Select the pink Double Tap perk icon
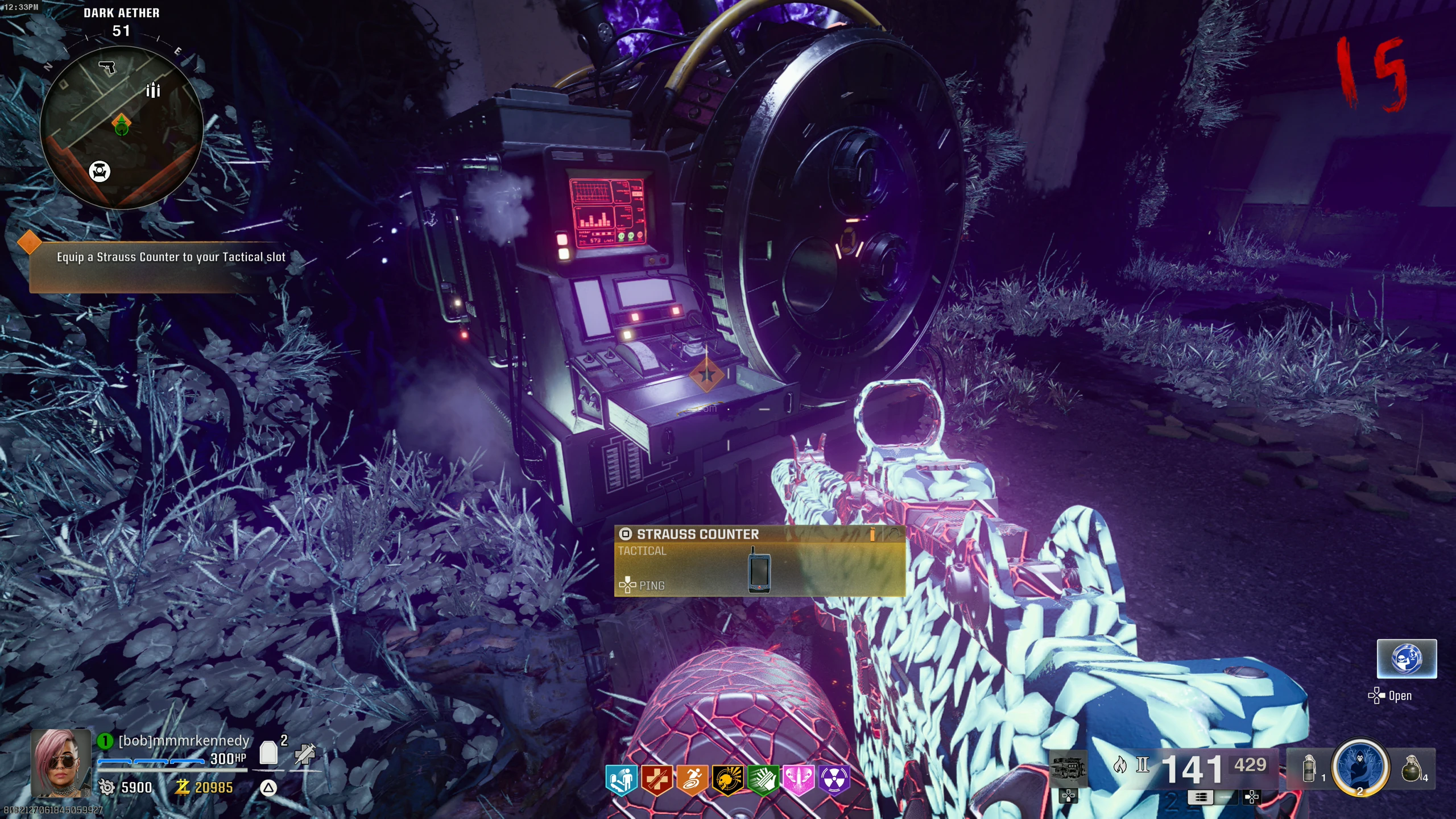Screen dimensions: 1456x819 799,779
